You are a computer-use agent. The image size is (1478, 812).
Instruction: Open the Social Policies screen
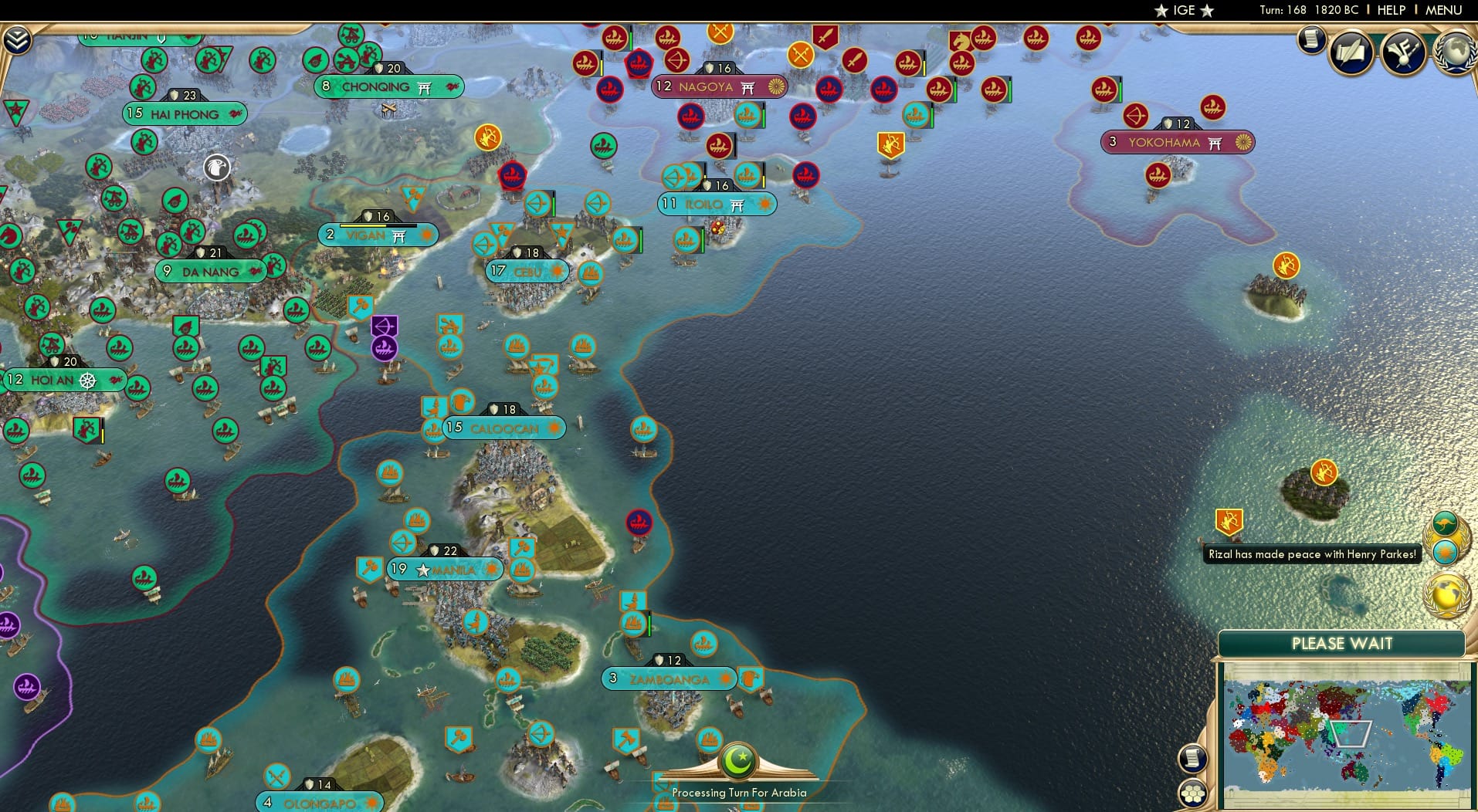tap(1351, 52)
